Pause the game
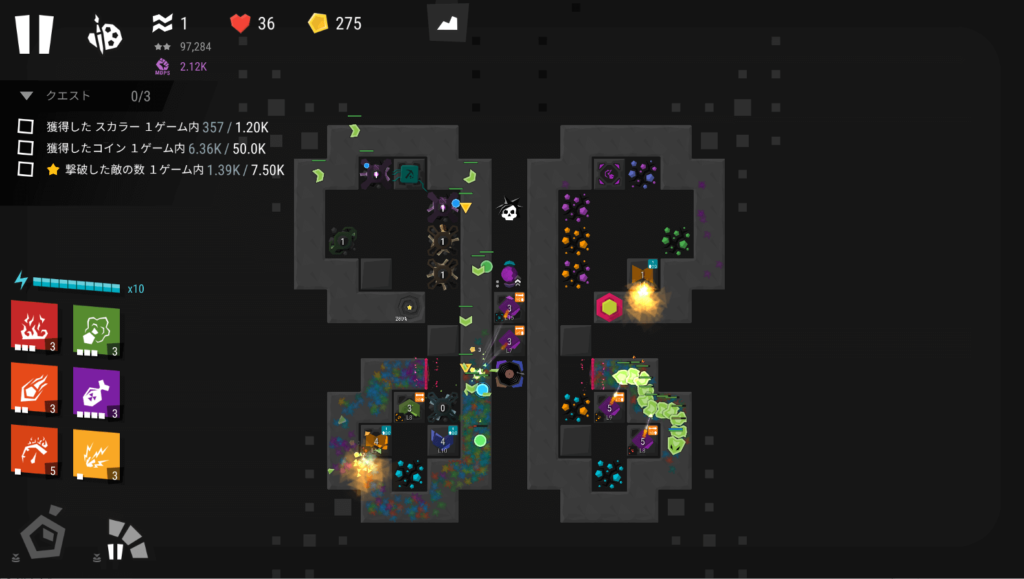The height and width of the screenshot is (579, 1024). point(33,33)
